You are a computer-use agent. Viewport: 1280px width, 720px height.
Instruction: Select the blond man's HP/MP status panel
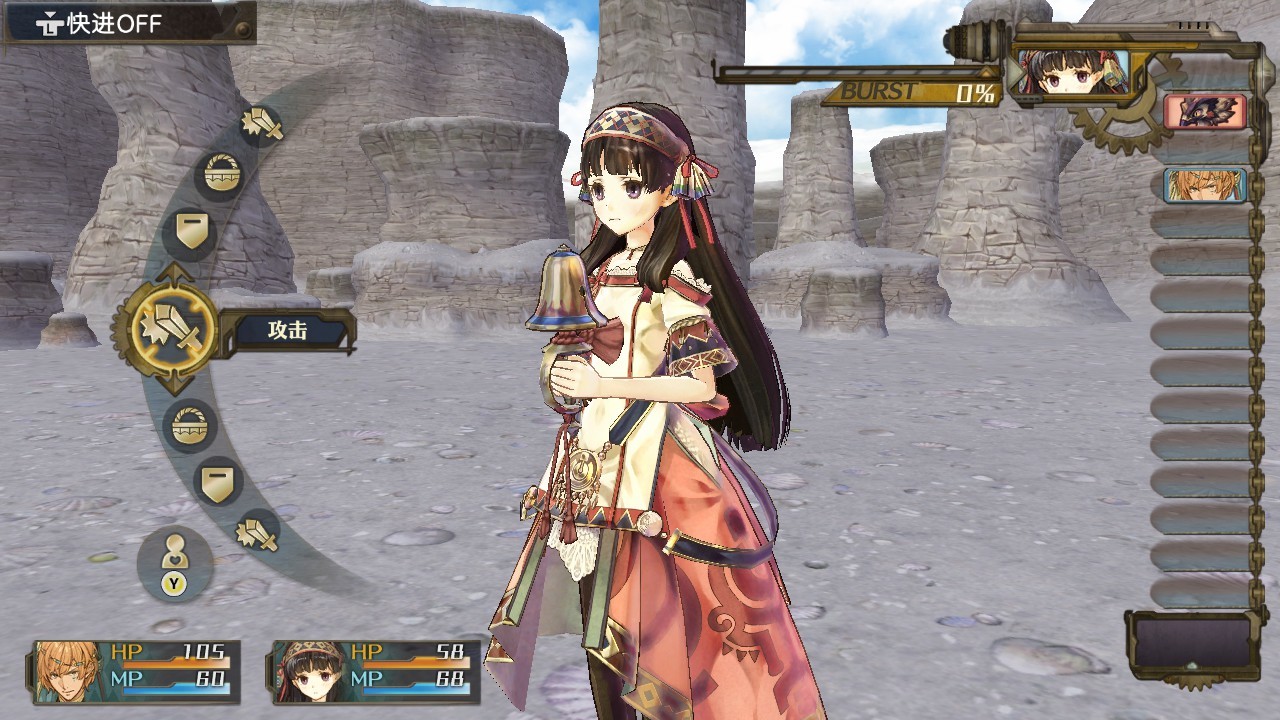coord(137,671)
